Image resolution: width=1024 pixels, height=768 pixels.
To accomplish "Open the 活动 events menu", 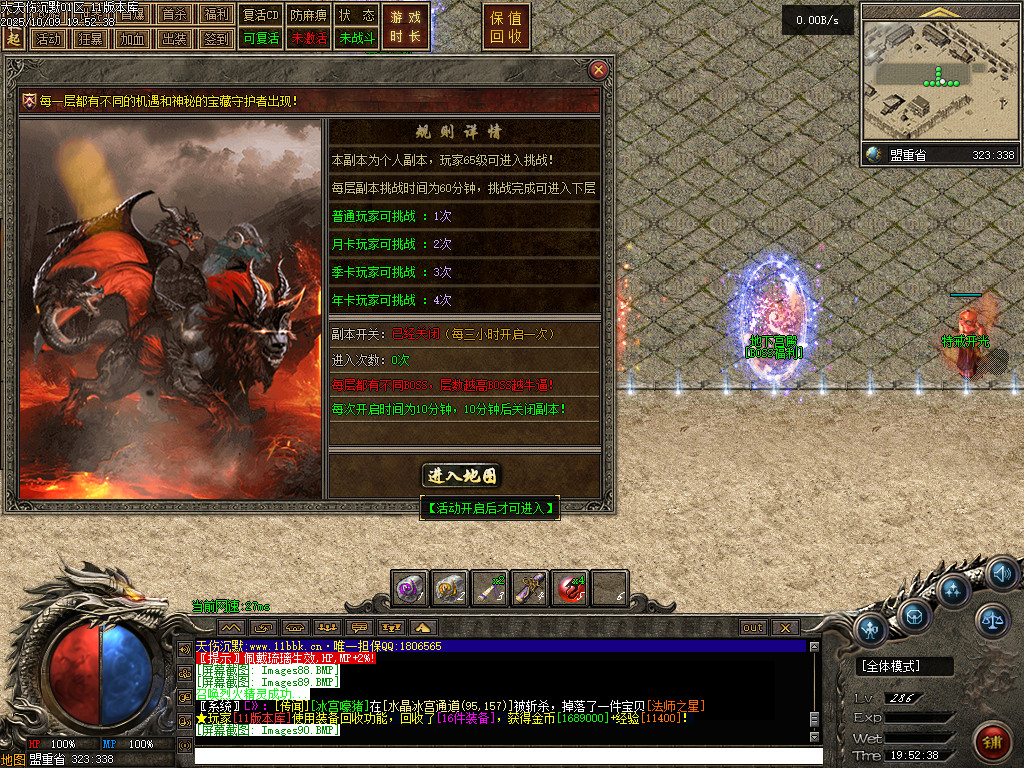I will tap(48, 39).
